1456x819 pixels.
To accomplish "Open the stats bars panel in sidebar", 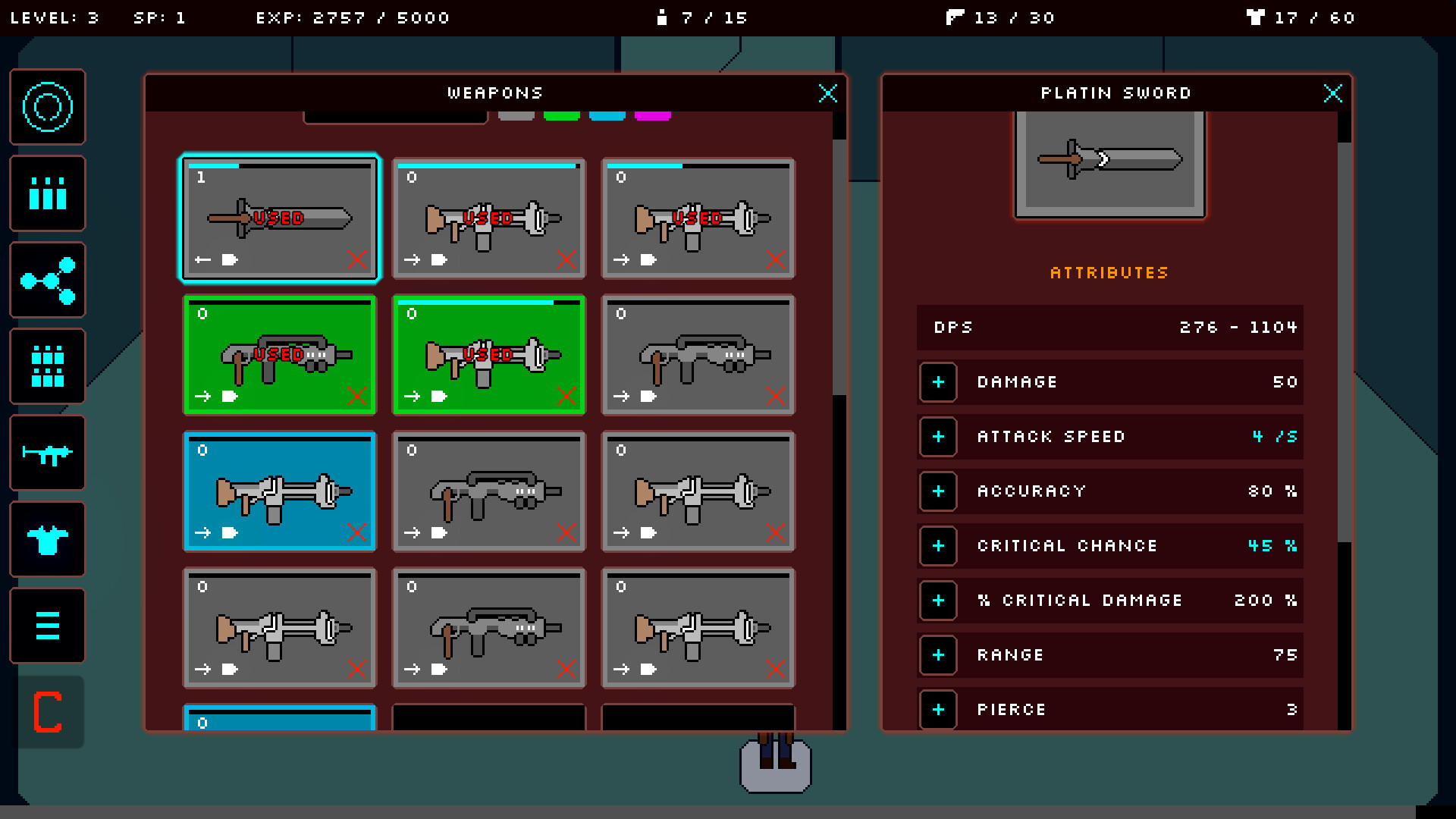I will pyautogui.click(x=47, y=193).
